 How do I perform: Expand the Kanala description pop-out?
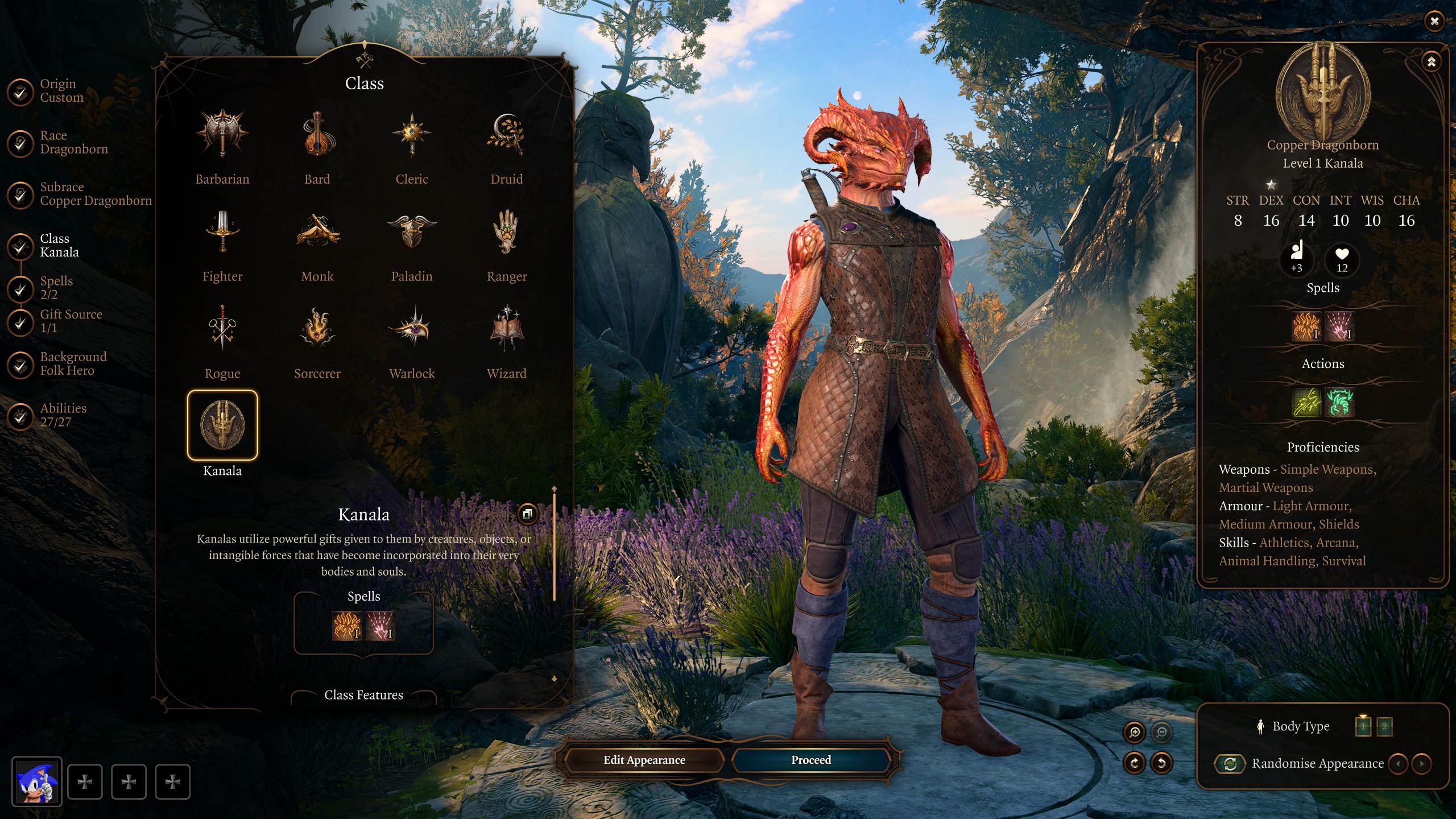pyautogui.click(x=527, y=514)
